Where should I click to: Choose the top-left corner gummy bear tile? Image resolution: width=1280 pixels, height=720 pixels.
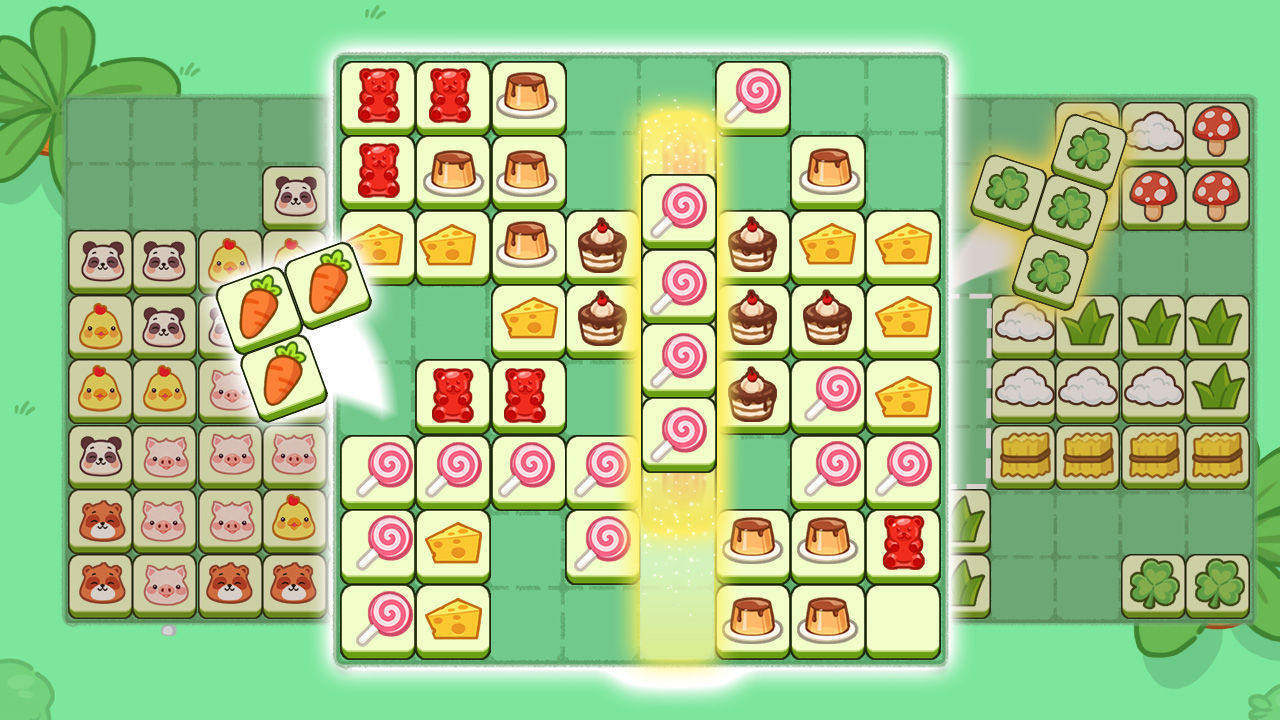point(378,97)
